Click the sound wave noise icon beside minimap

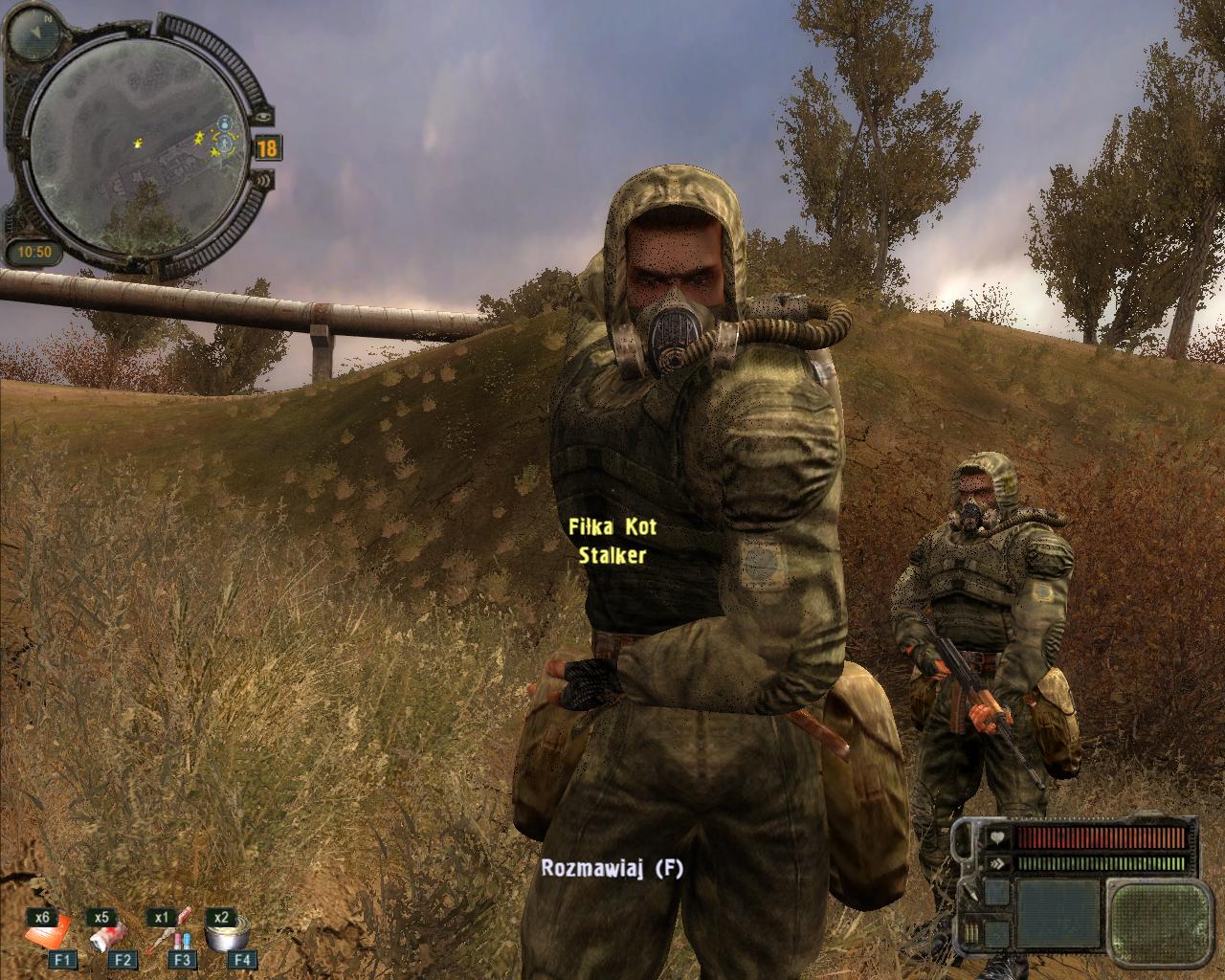[x=265, y=179]
